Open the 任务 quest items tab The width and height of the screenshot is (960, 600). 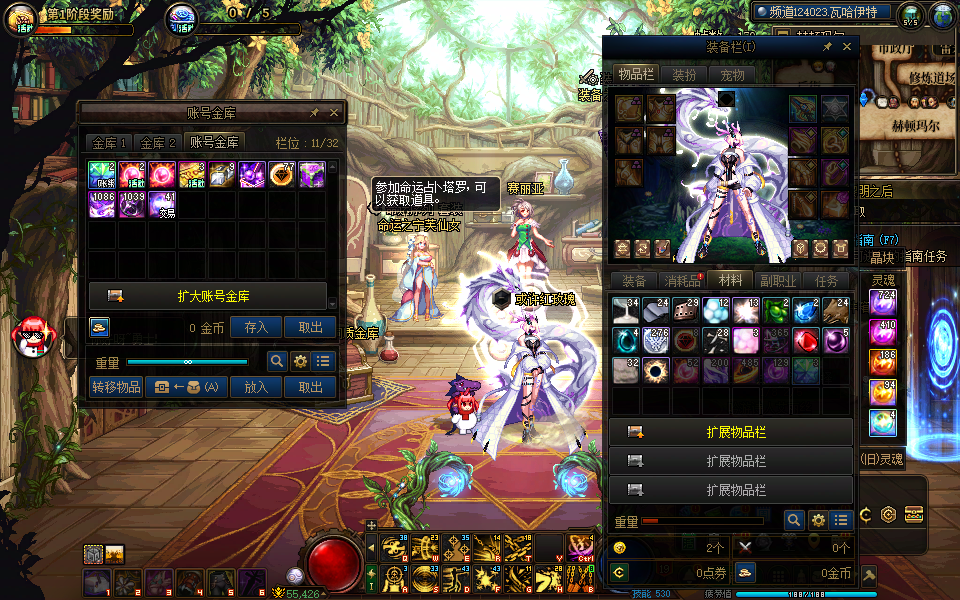(x=826, y=282)
